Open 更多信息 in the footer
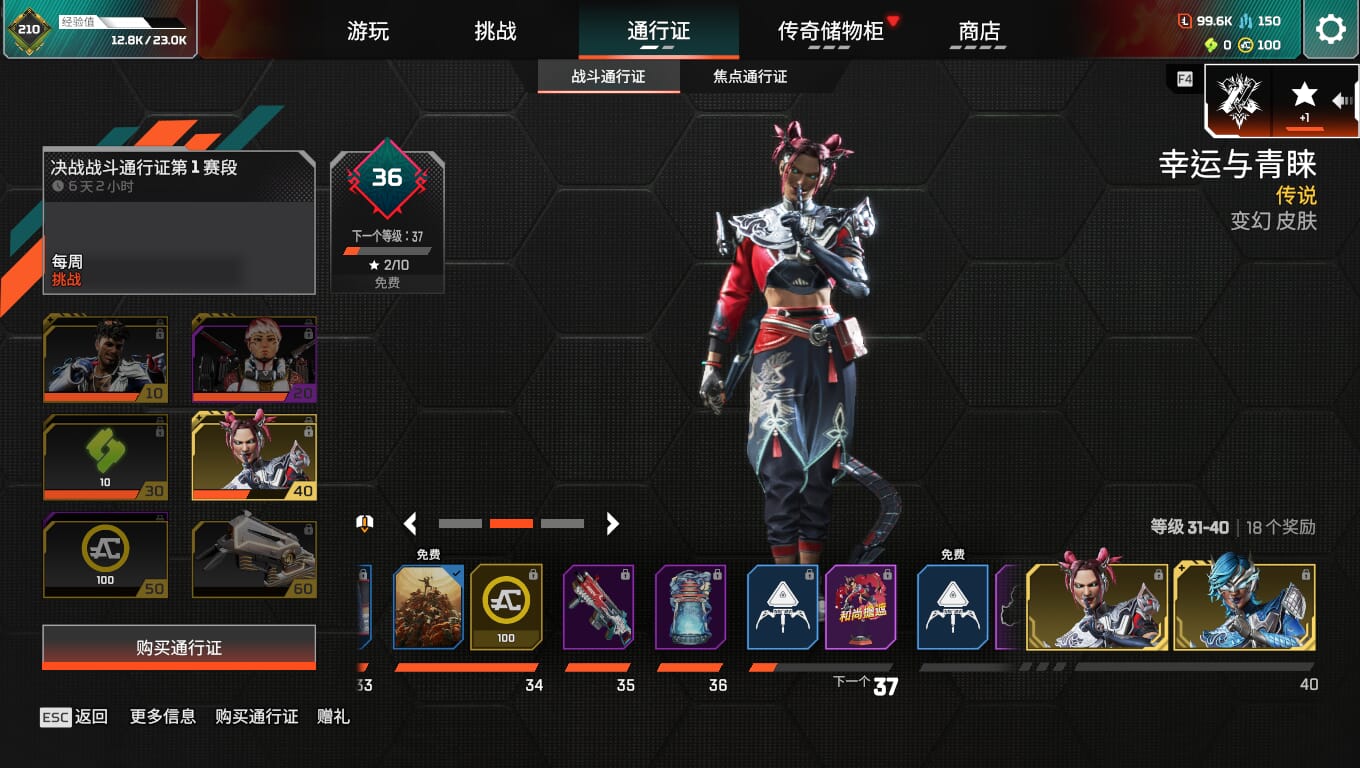This screenshot has width=1360, height=768. coord(163,716)
